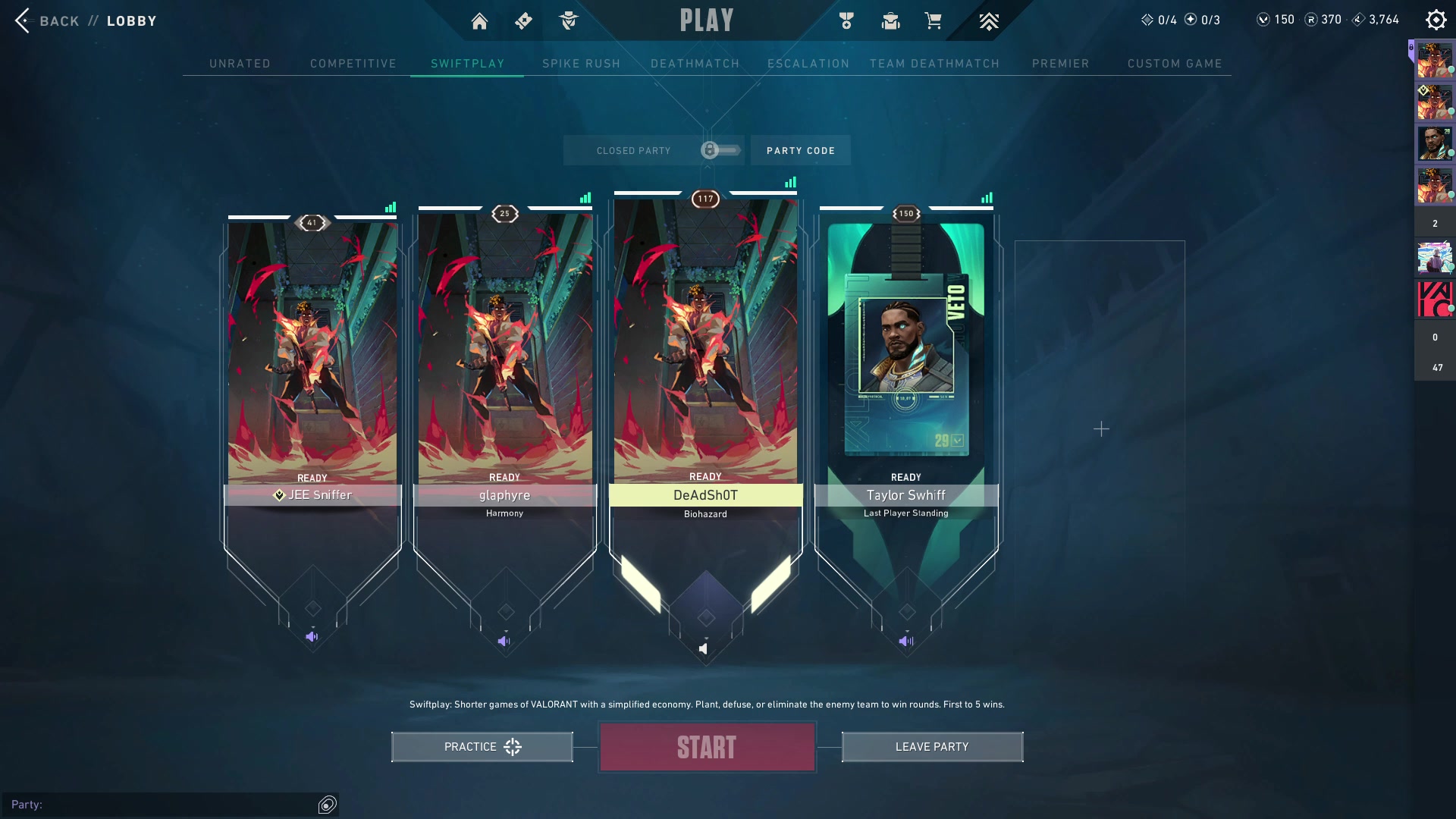The image size is (1456, 819).
Task: Select Team Deathmatch mode
Action: click(x=934, y=64)
